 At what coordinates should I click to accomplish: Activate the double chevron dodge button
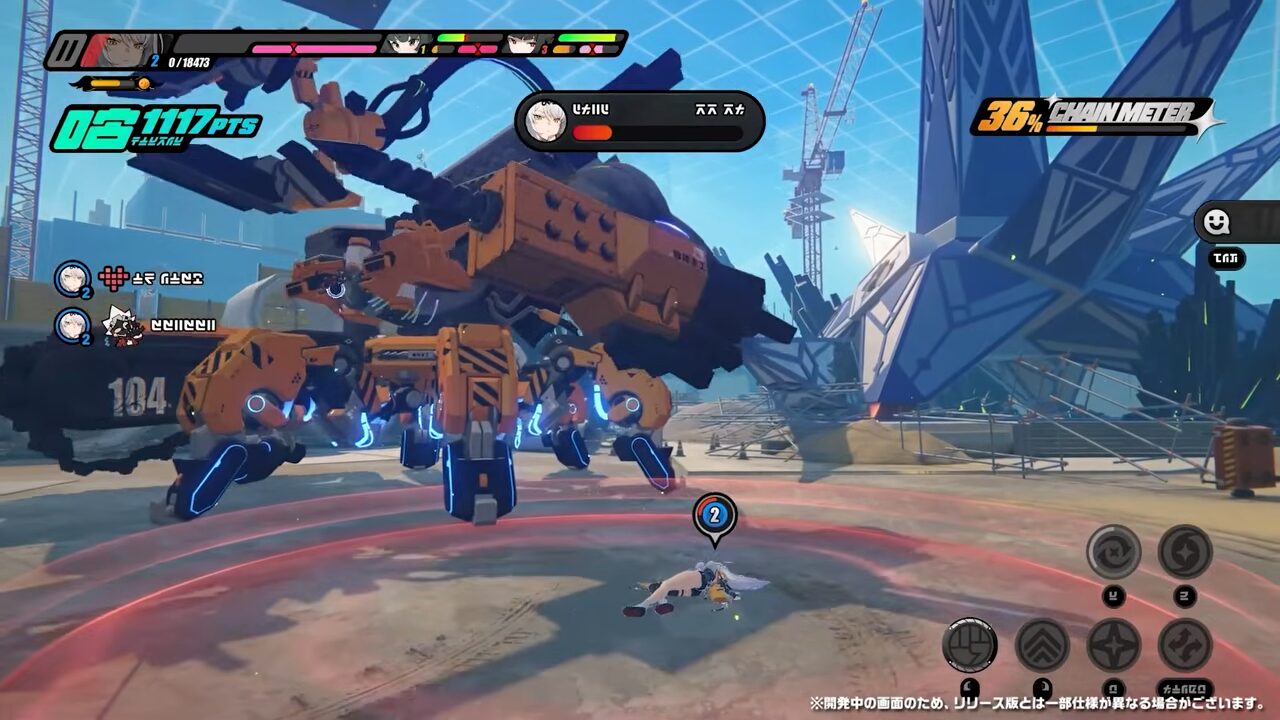tap(1042, 645)
